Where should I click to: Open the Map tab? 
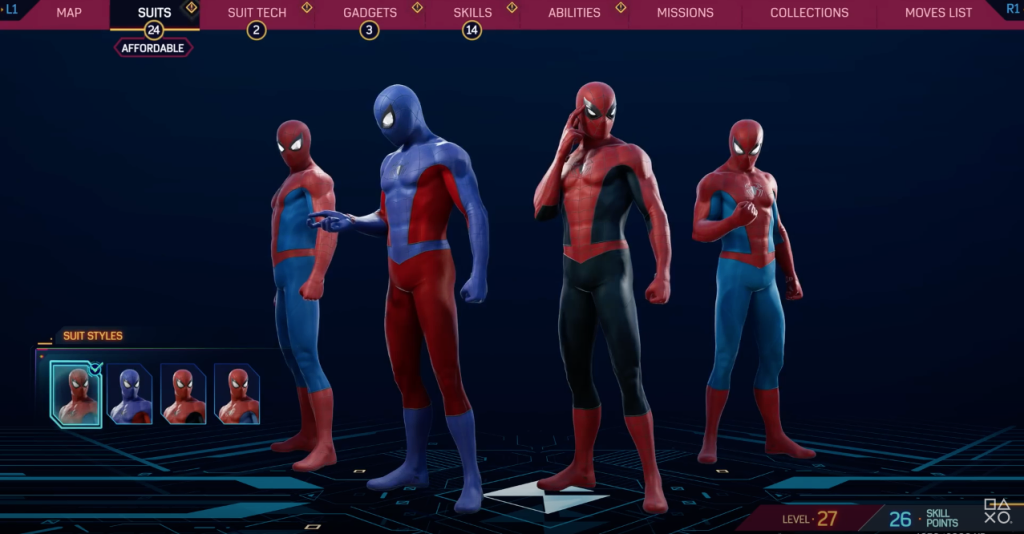[69, 13]
